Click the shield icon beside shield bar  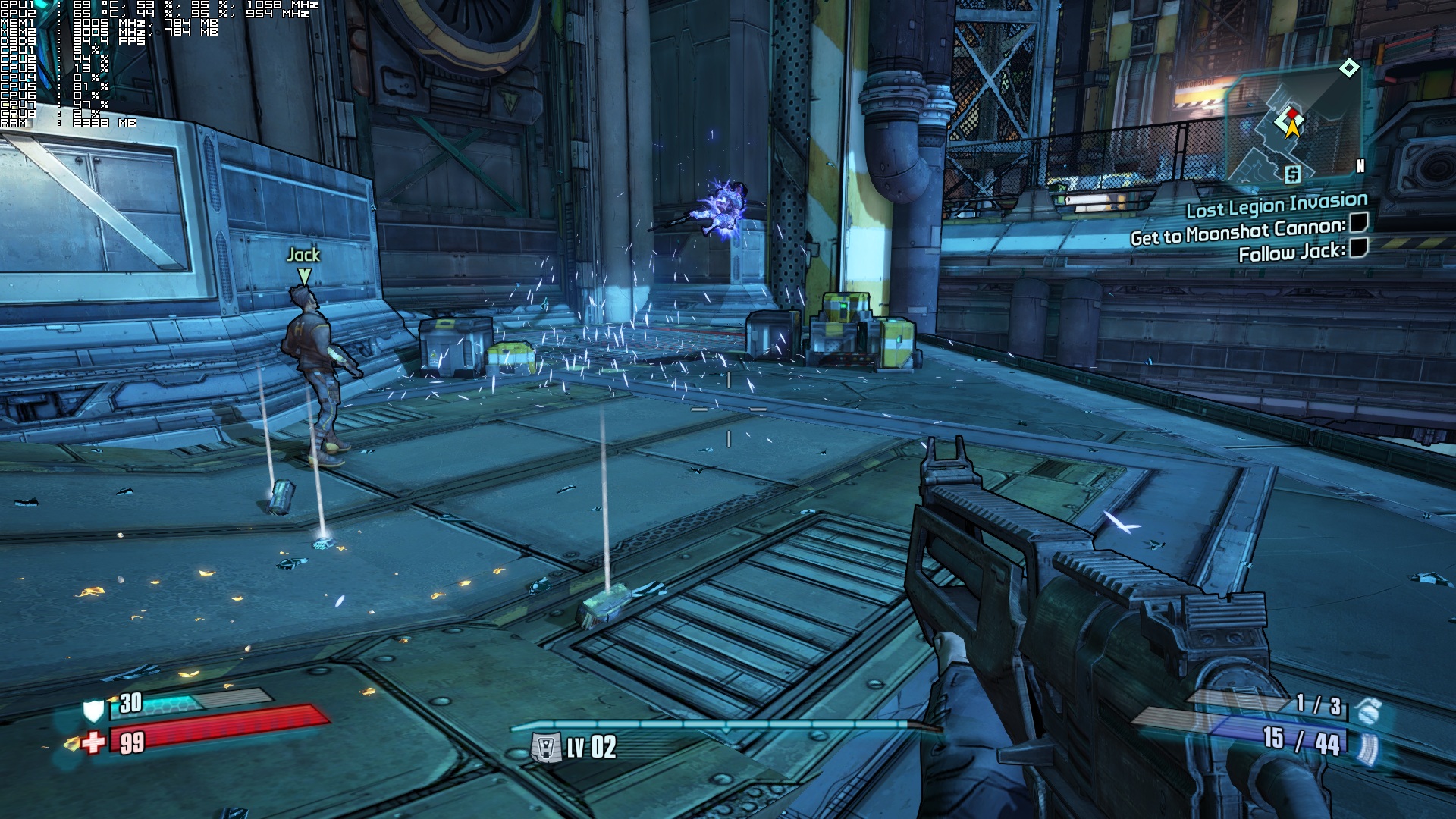pyautogui.click(x=93, y=710)
